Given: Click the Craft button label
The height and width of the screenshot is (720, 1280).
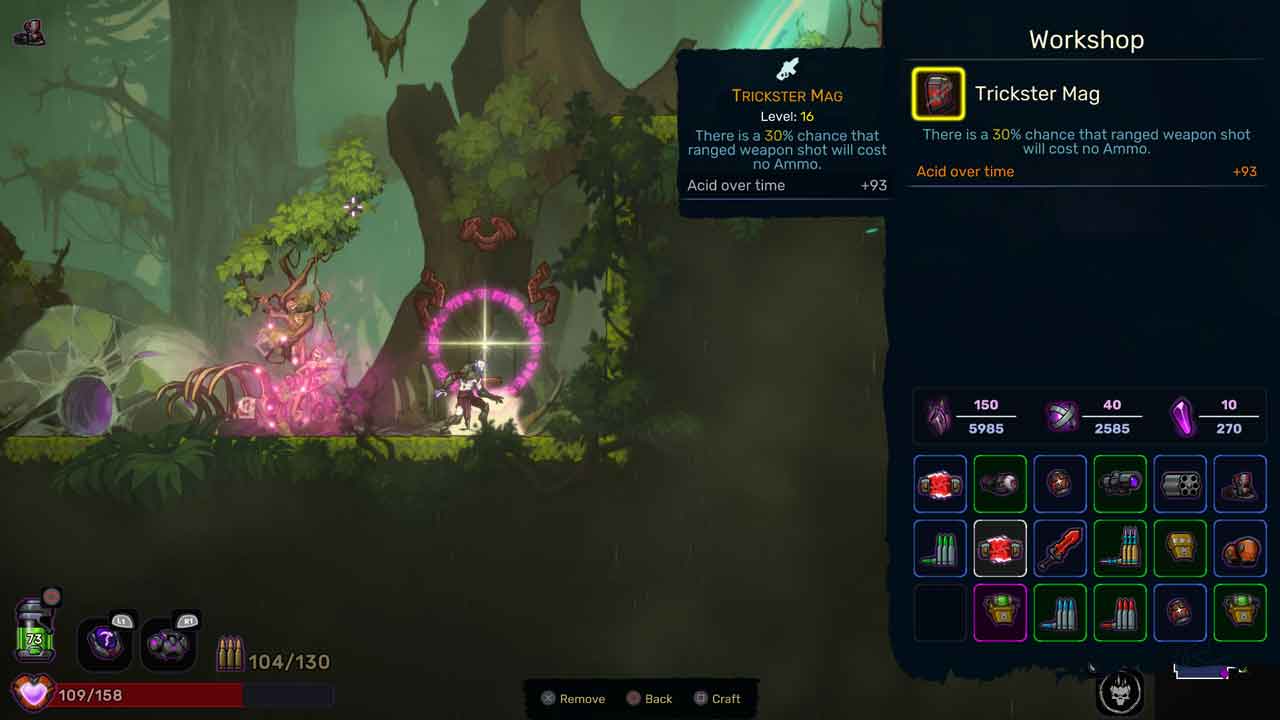Looking at the screenshot, I should pyautogui.click(x=726, y=699).
